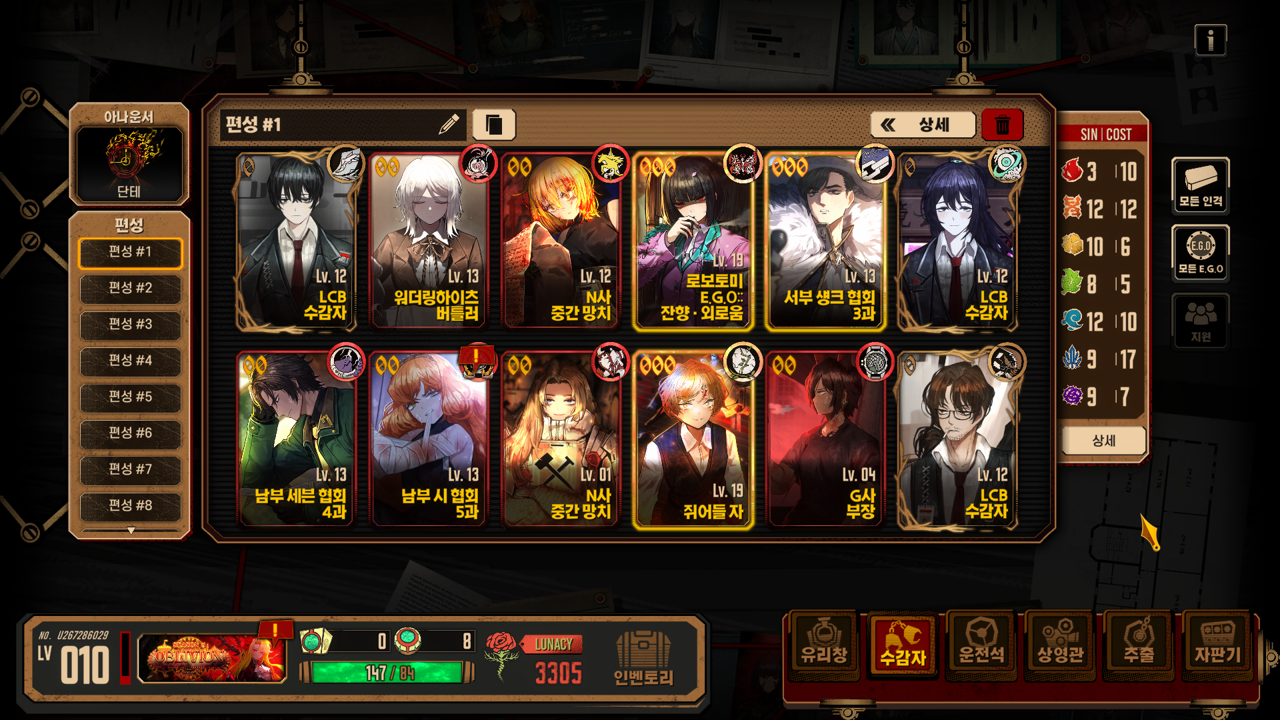Select the 워더링하이츠 버틀러 card

pos(430,241)
